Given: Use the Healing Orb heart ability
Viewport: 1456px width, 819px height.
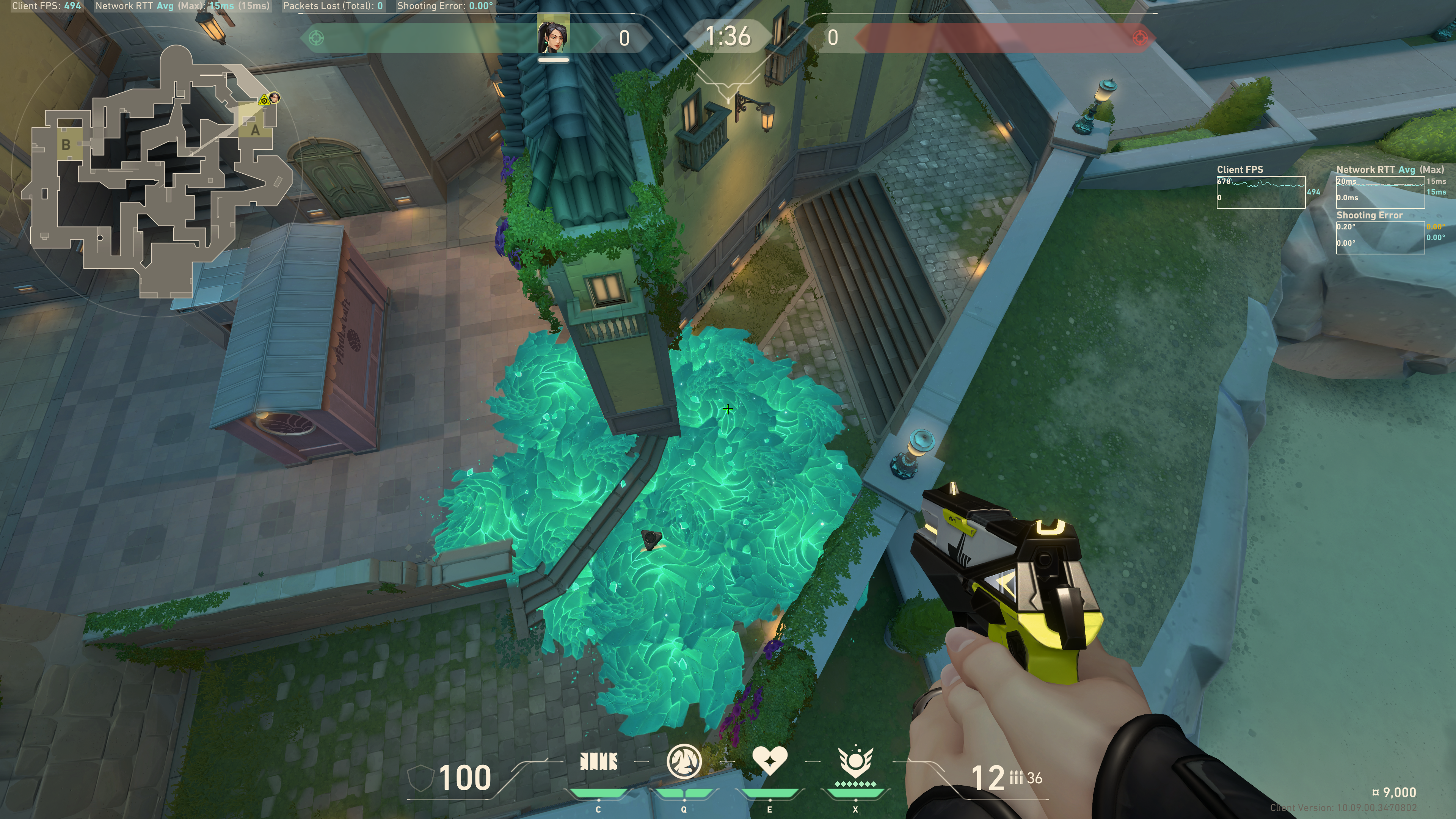Looking at the screenshot, I should click(x=769, y=760).
